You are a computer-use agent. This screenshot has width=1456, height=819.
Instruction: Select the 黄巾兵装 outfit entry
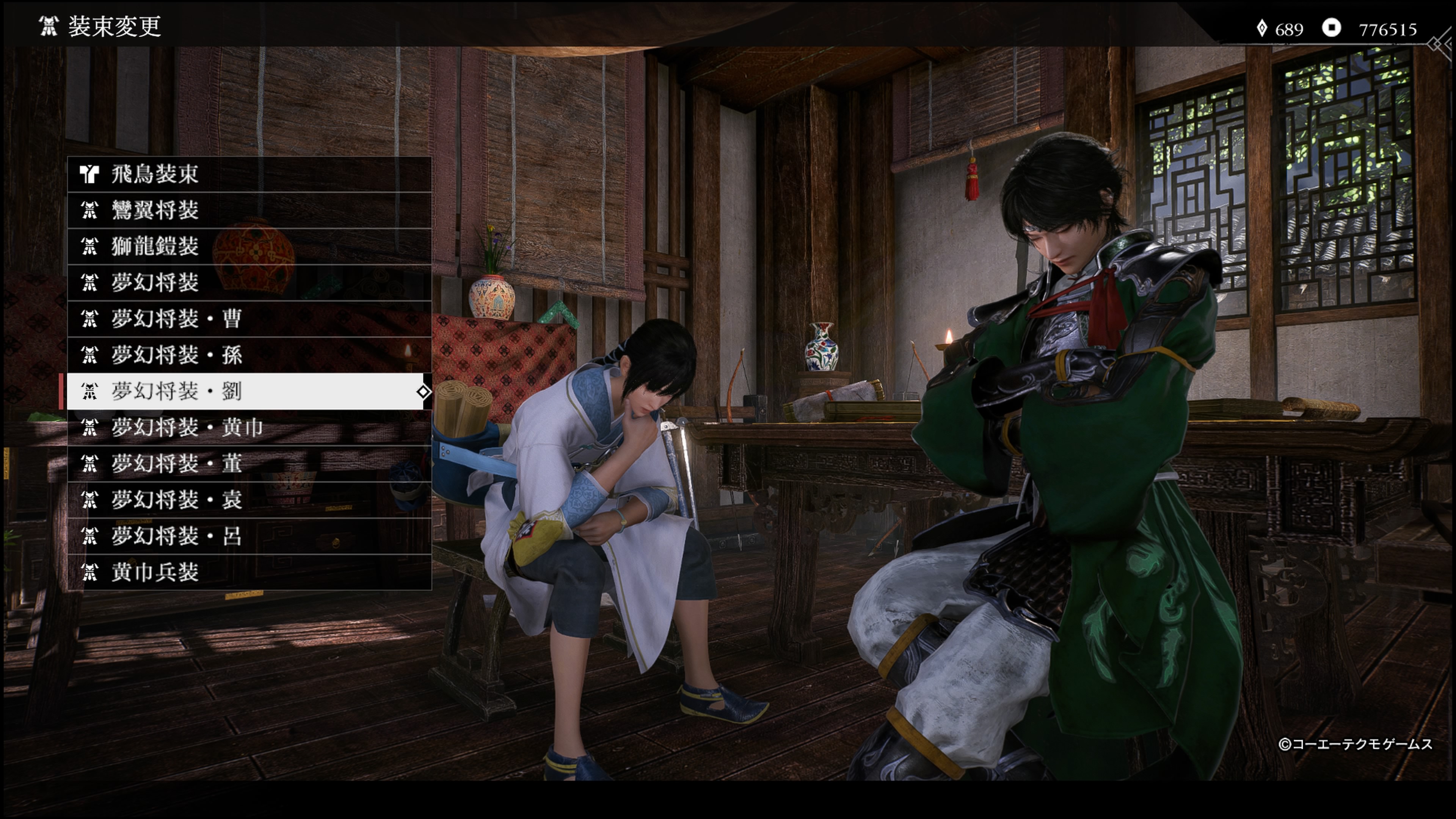pyautogui.click(x=249, y=572)
